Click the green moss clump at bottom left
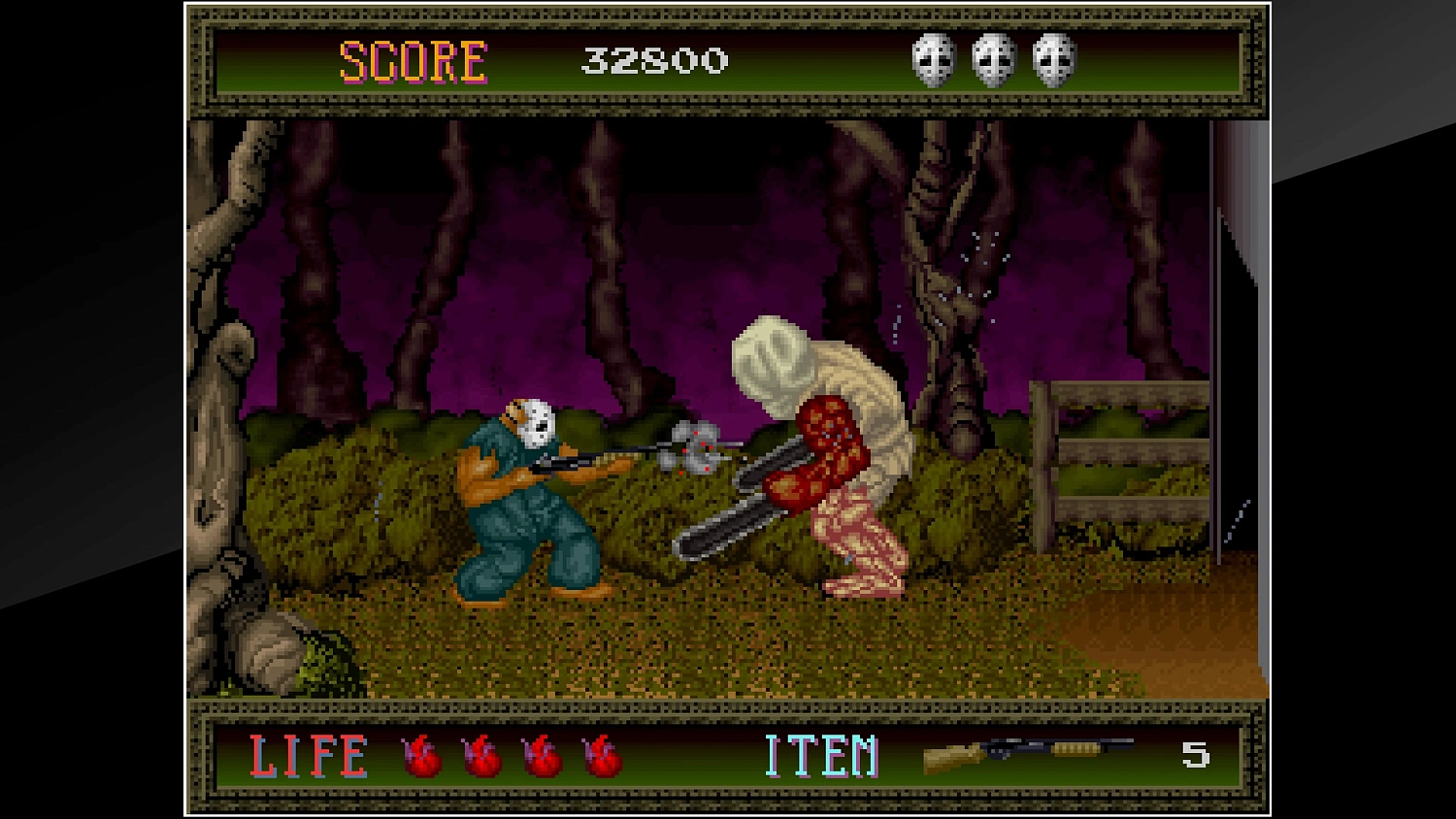The image size is (1456, 819). [x=320, y=660]
